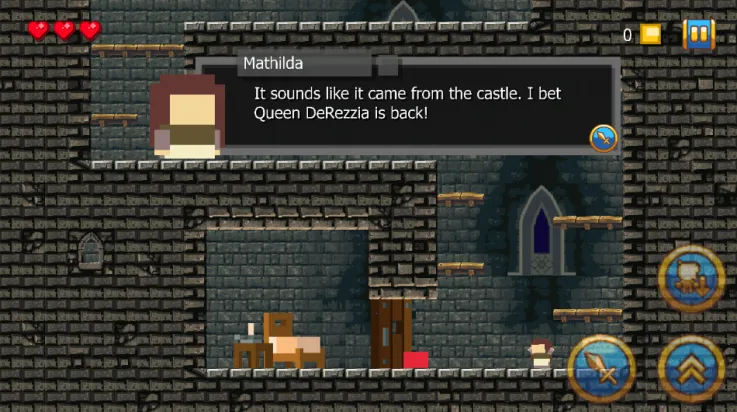Activate the blue potion button
The image size is (737, 412).
click(x=692, y=280)
